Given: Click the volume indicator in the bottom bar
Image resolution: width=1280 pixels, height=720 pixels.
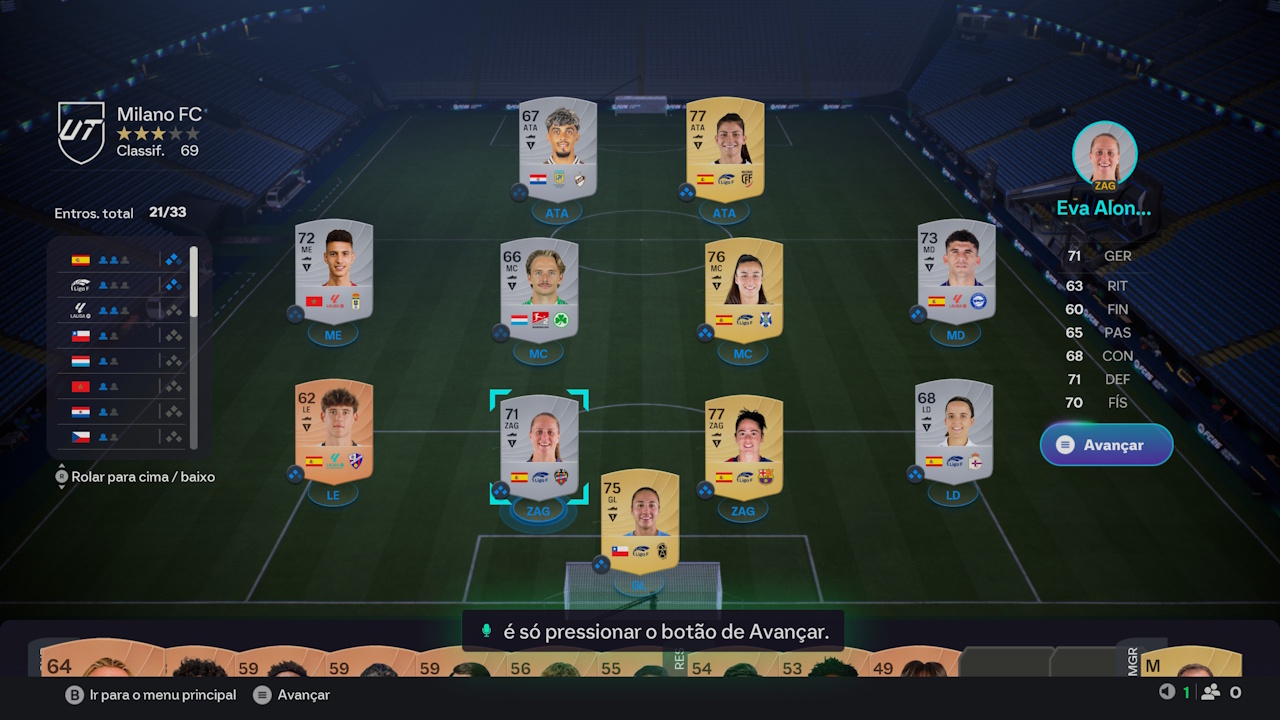Looking at the screenshot, I should point(1166,691).
